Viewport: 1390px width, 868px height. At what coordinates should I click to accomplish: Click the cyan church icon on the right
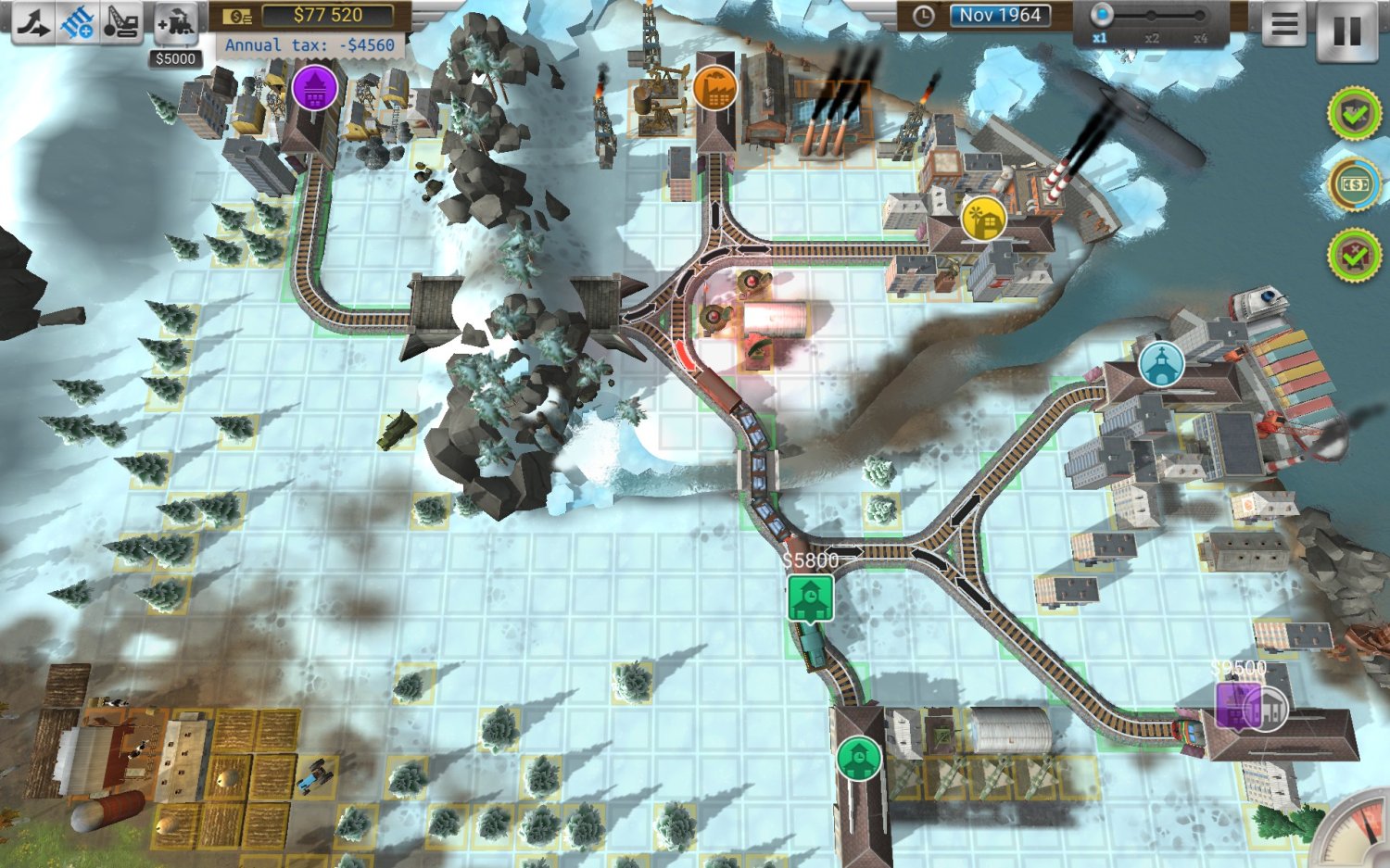pyautogui.click(x=1160, y=365)
